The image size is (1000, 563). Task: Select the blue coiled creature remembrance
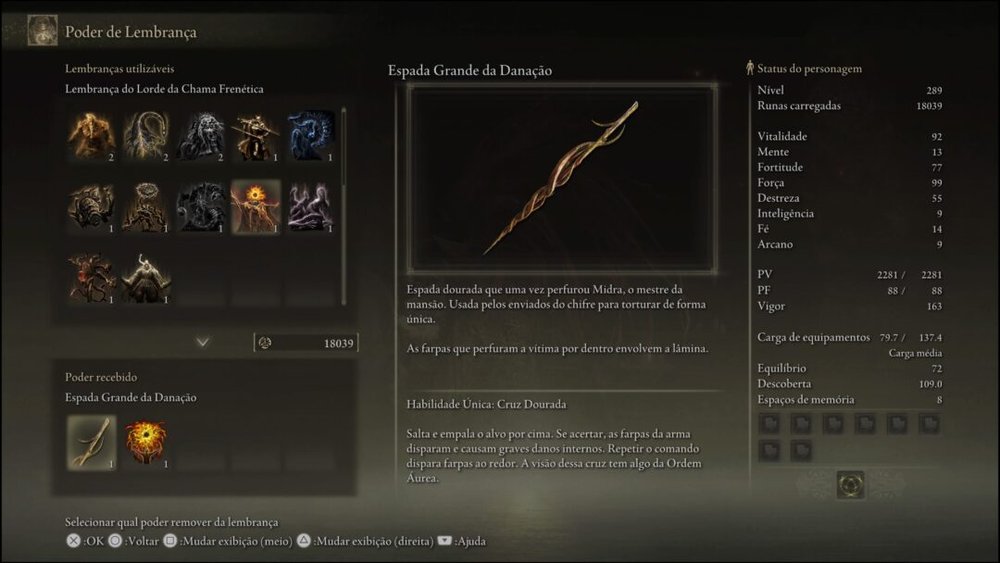(x=310, y=136)
